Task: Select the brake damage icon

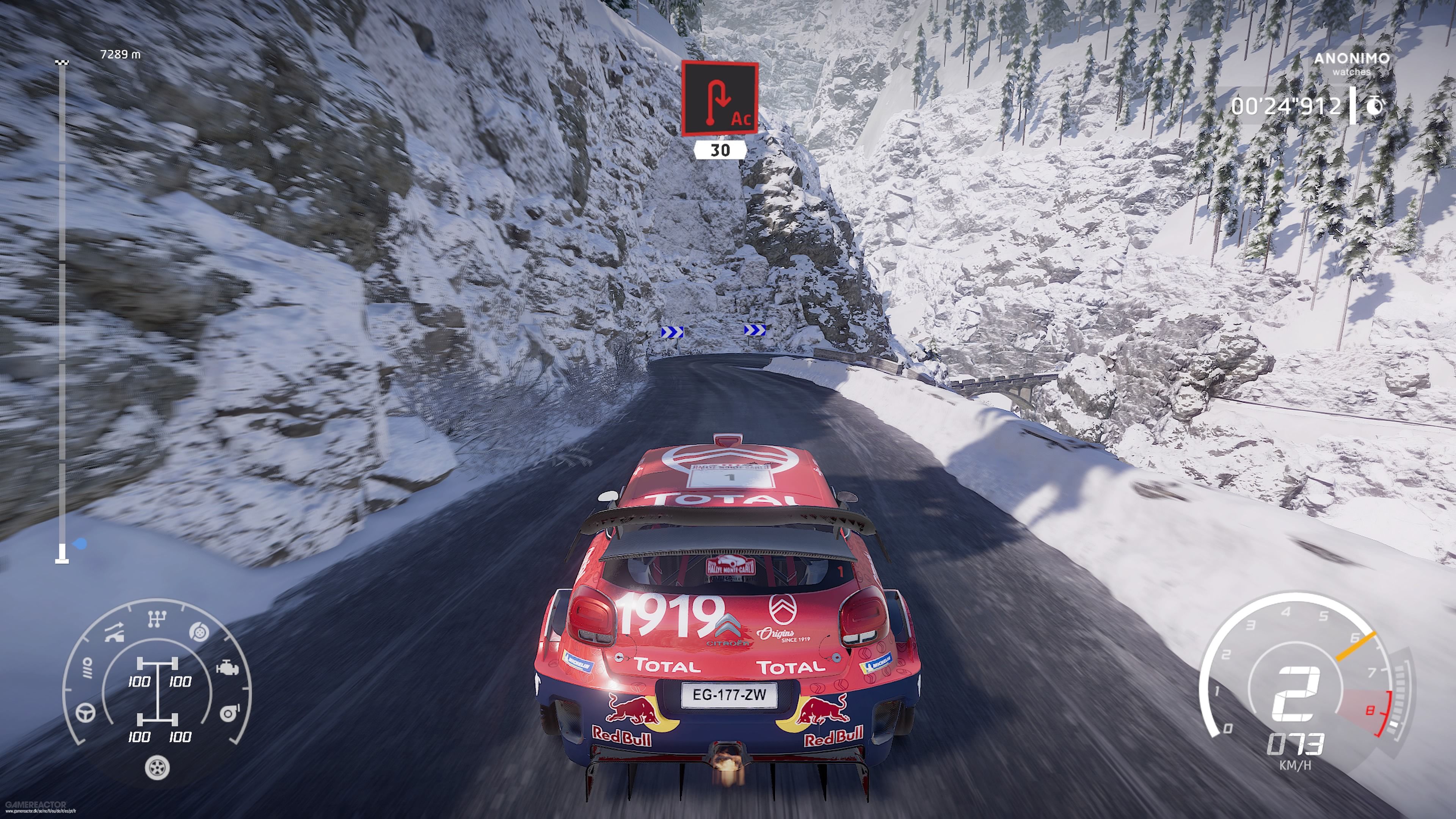Action: click(x=198, y=632)
